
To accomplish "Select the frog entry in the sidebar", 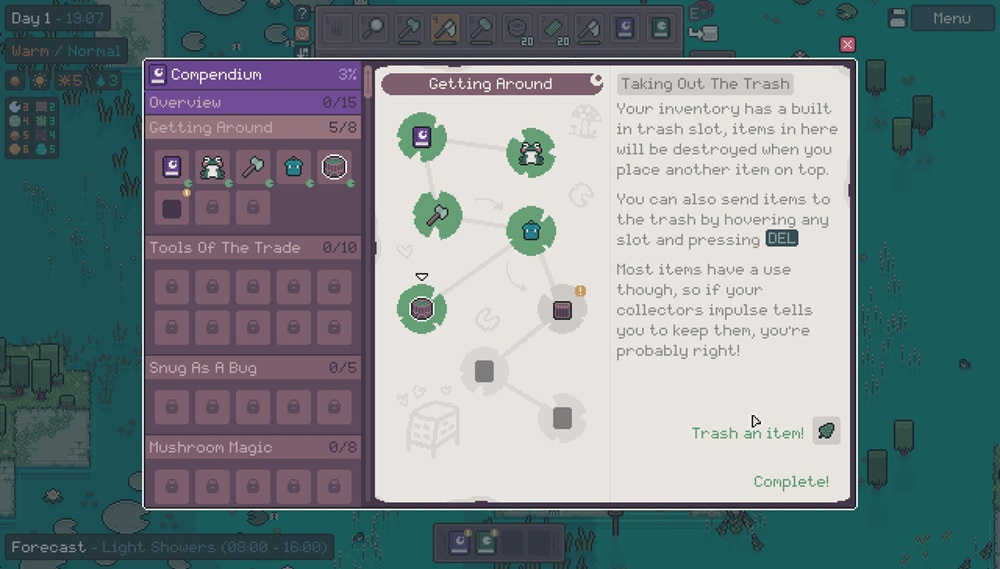I will pos(212,166).
